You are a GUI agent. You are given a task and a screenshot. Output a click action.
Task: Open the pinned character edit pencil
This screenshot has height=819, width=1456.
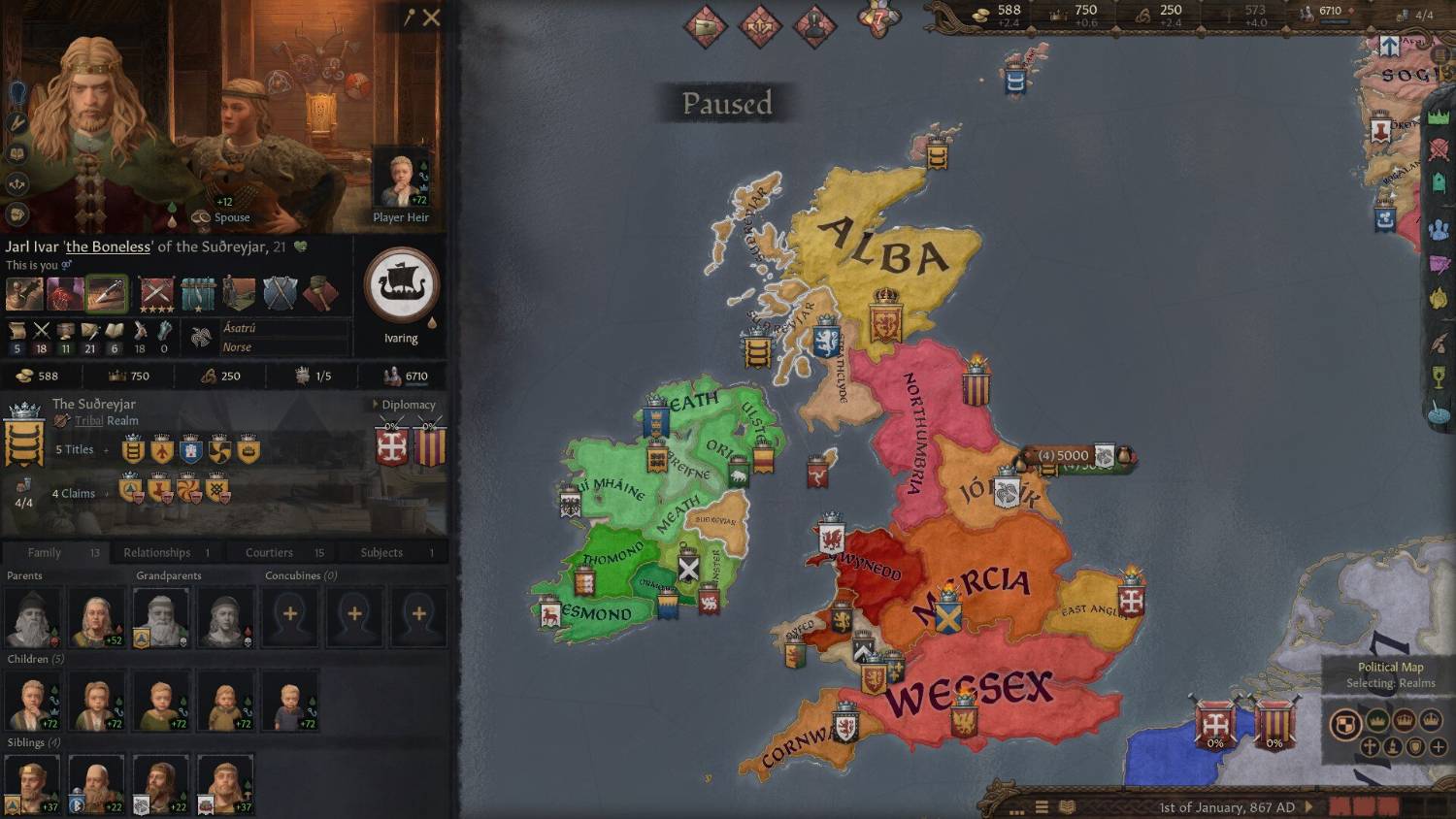tap(410, 17)
